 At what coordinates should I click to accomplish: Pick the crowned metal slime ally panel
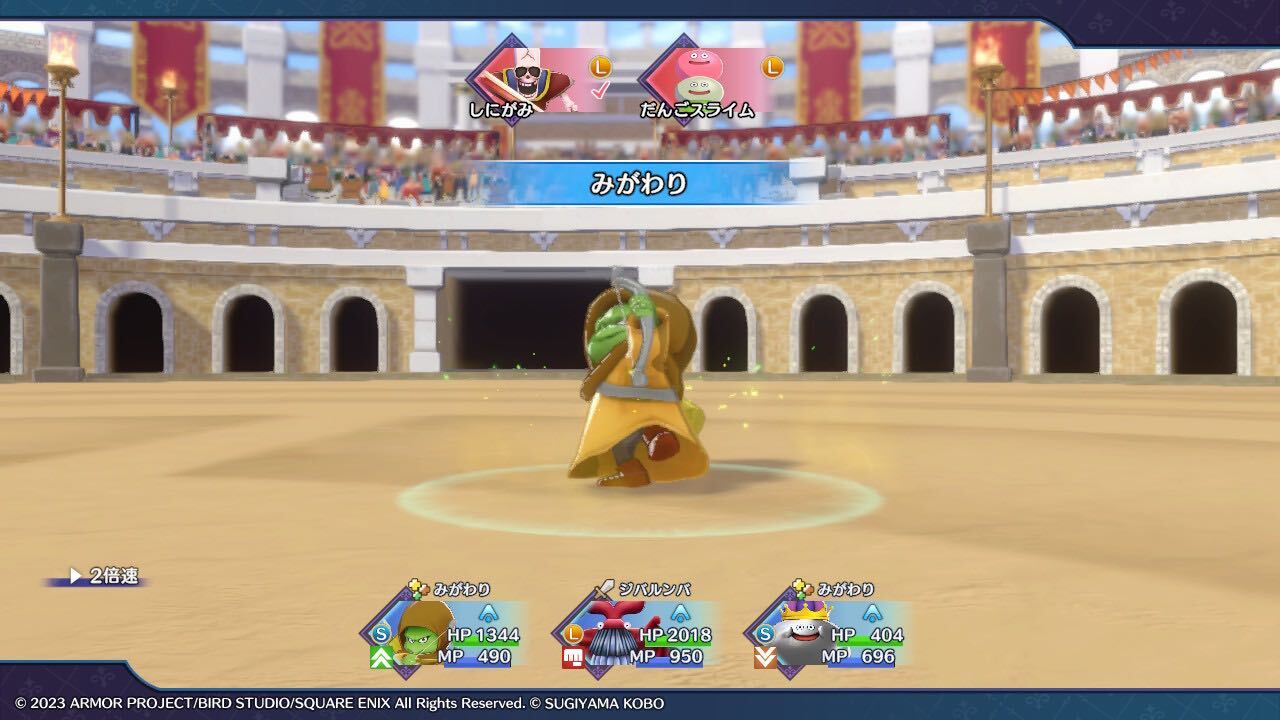tap(828, 633)
